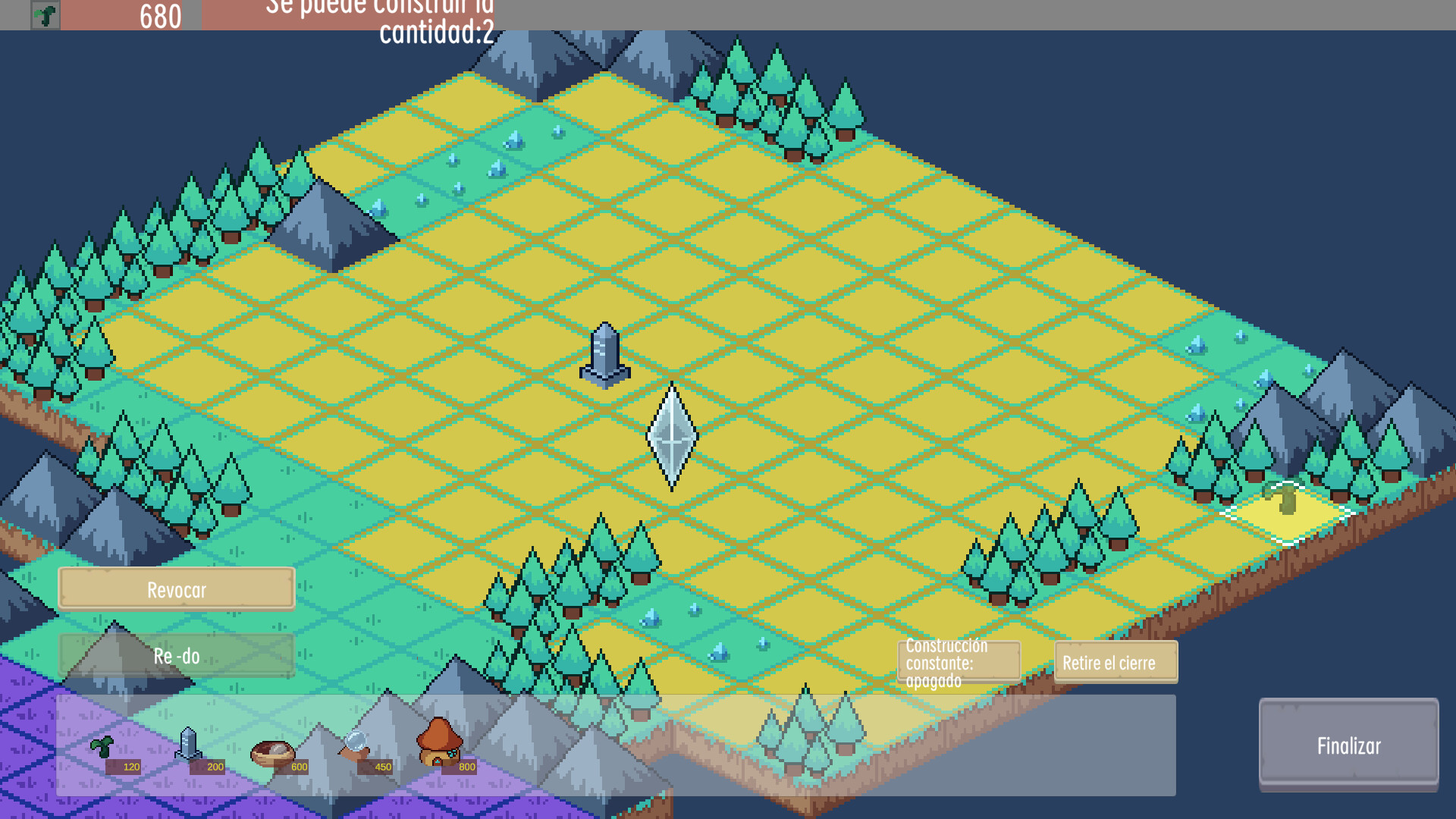Click the large floating crystal in map center

[x=670, y=435]
